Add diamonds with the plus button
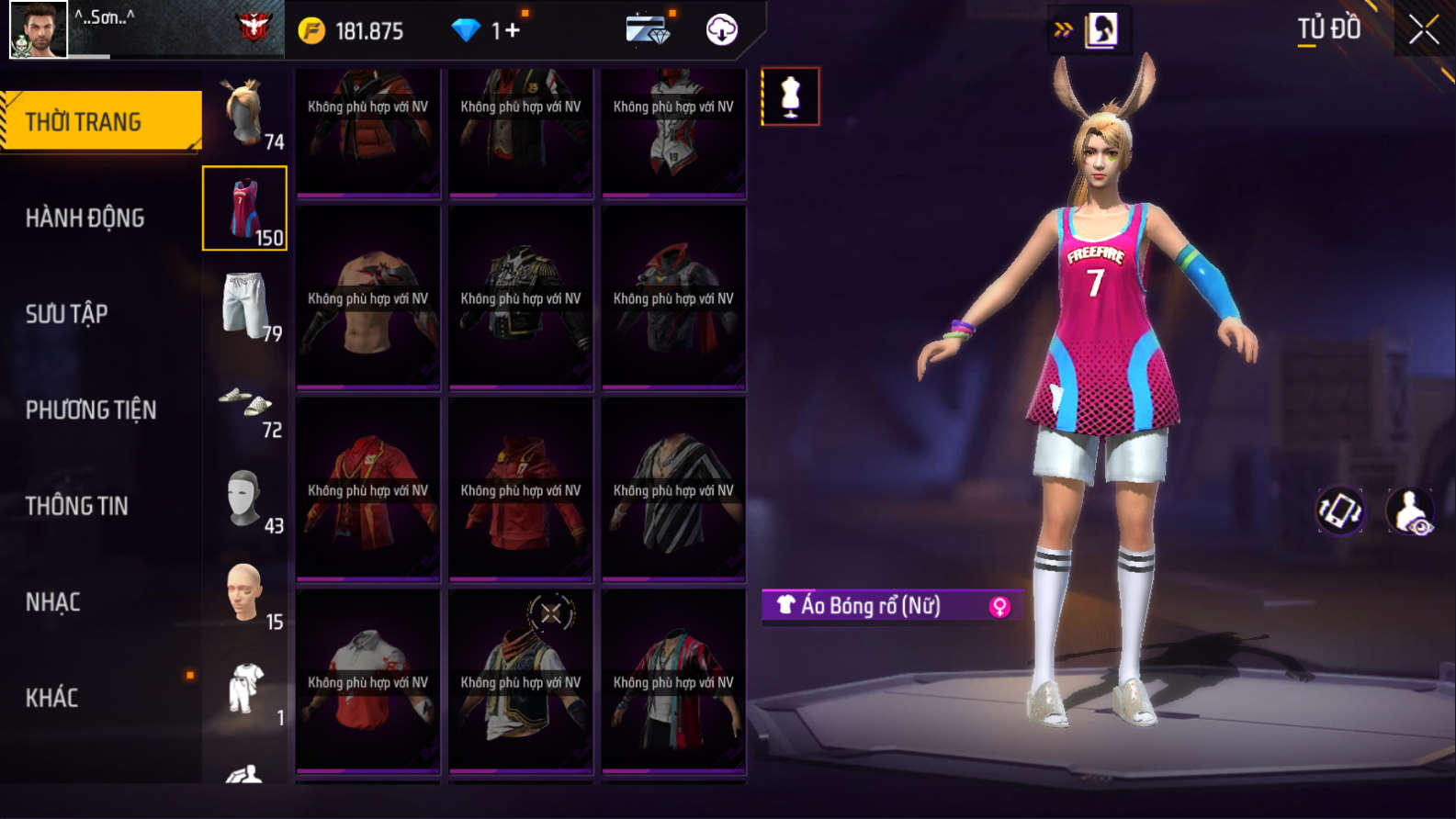This screenshot has height=819, width=1456. tap(512, 30)
